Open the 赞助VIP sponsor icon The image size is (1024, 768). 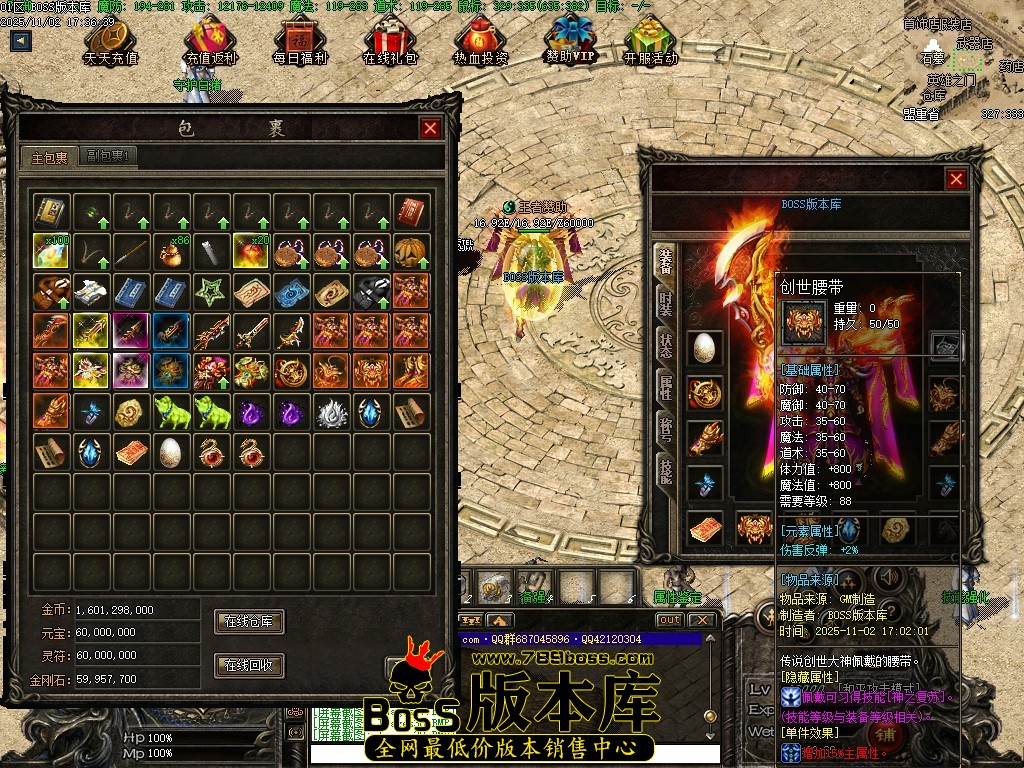click(x=570, y=40)
